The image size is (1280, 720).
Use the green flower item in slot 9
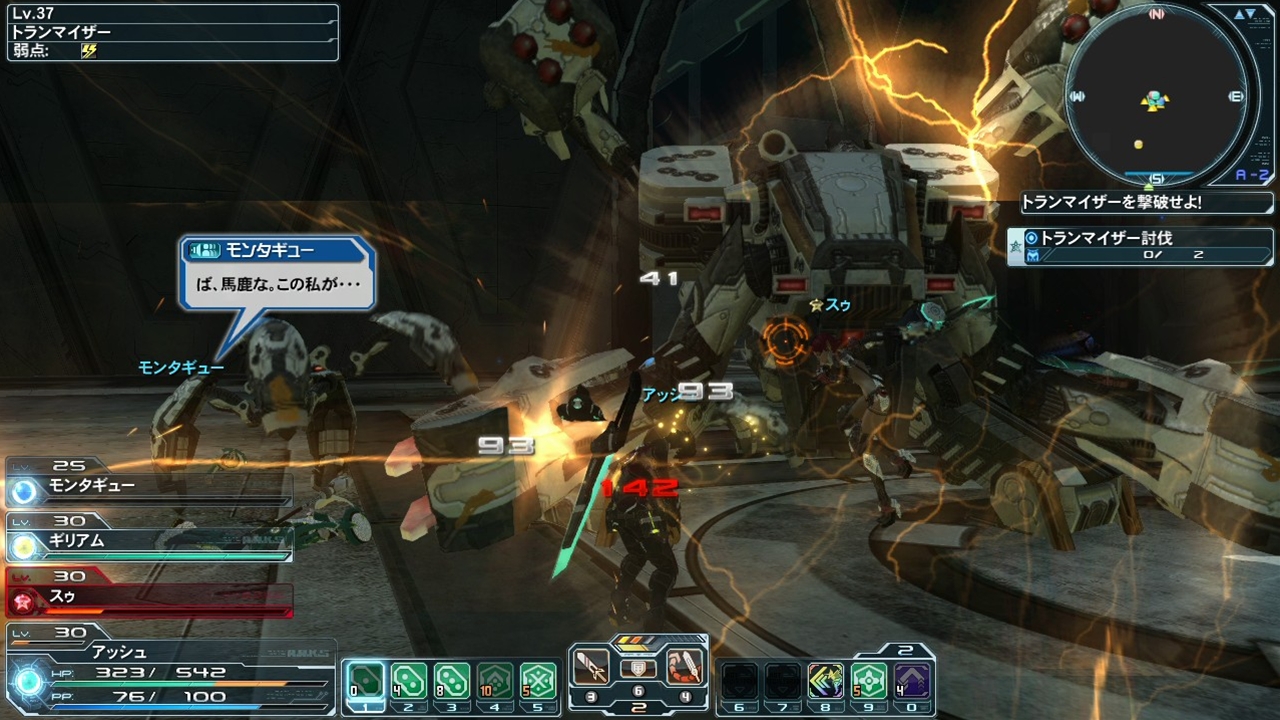tap(869, 681)
